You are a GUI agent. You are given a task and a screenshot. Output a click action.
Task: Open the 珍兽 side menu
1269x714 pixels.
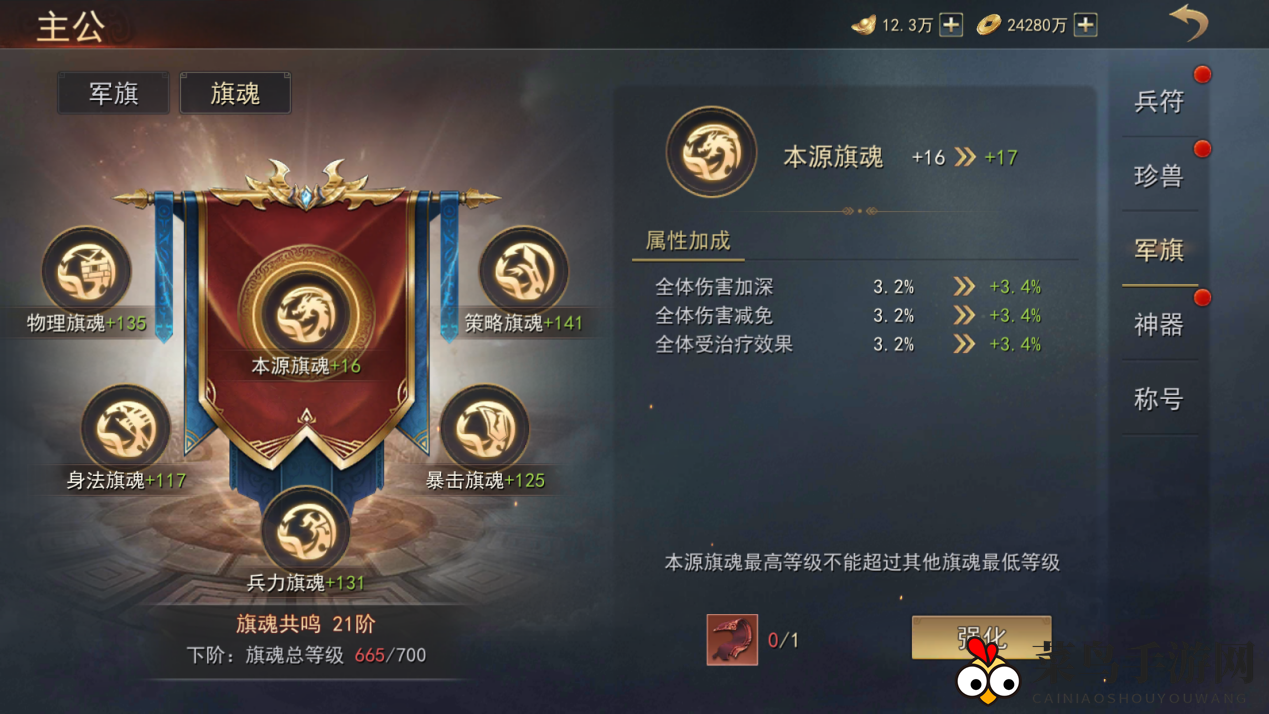pyautogui.click(x=1159, y=176)
